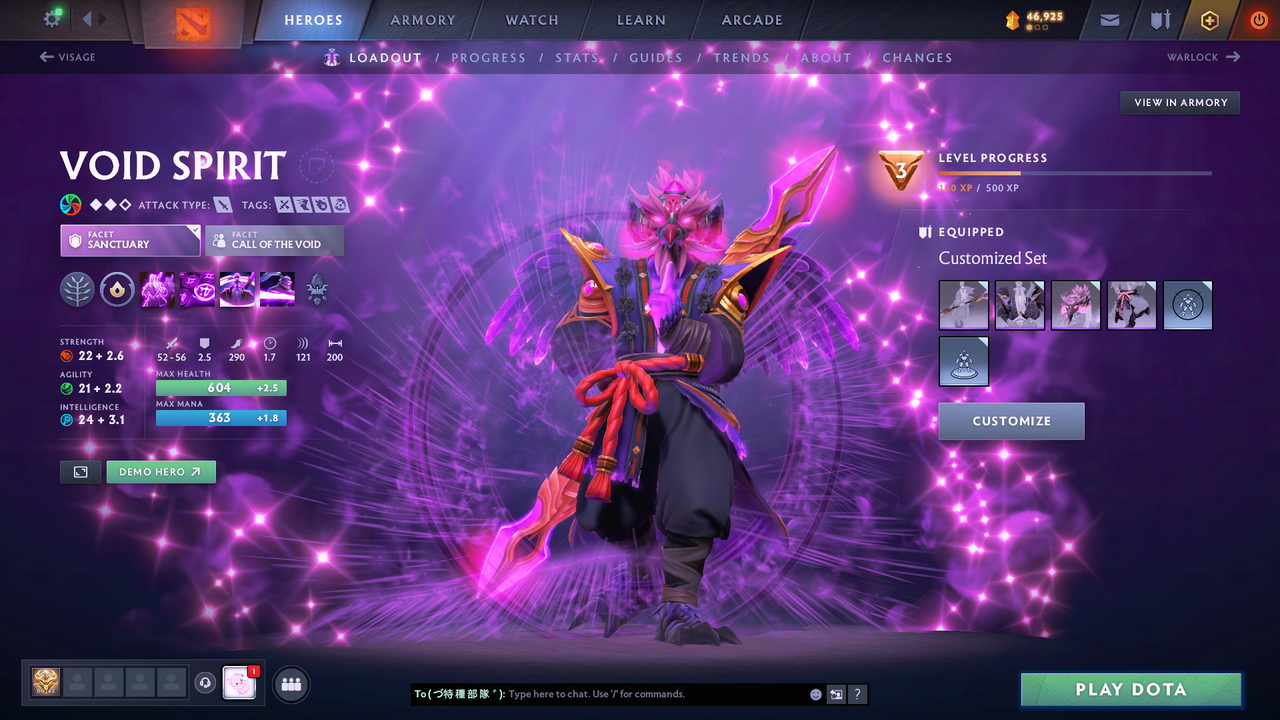Toggle party voice chat headphones button
1280x720 pixels.
[x=207, y=682]
